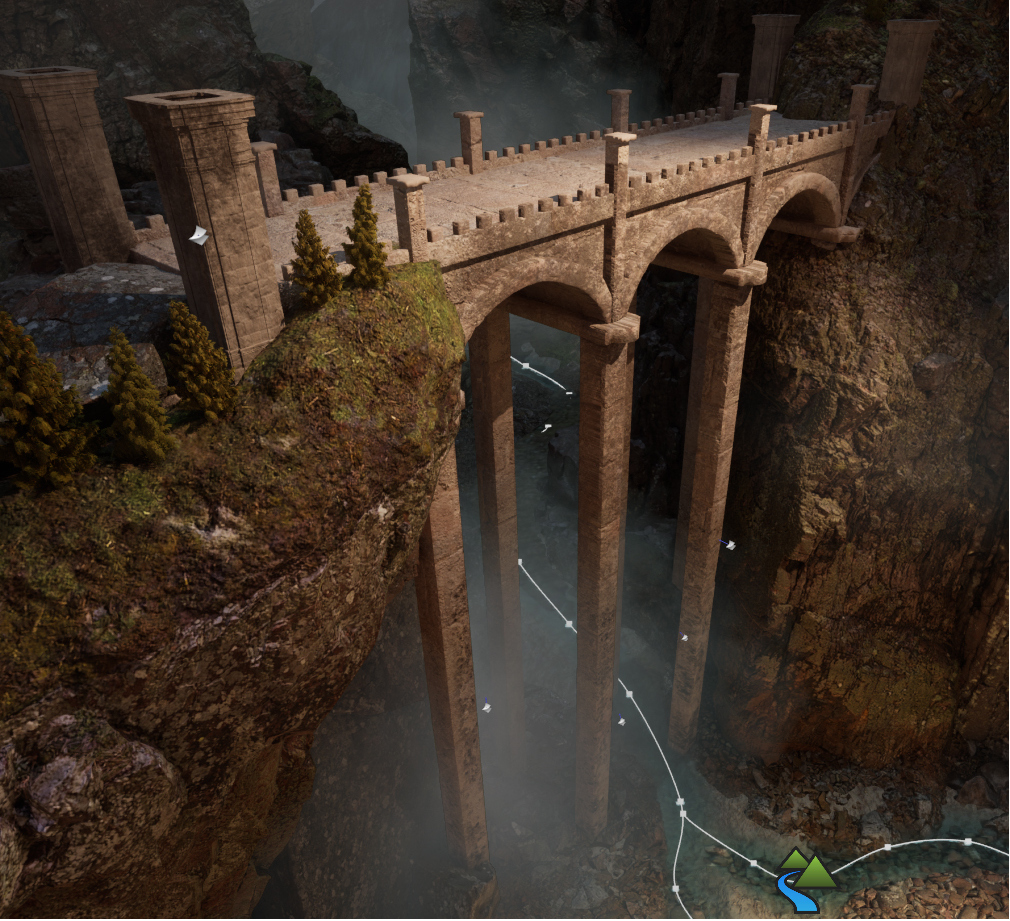The height and width of the screenshot is (921, 1010).
Task: Select the white marker icon on the stone pillar
Action: click(x=199, y=236)
